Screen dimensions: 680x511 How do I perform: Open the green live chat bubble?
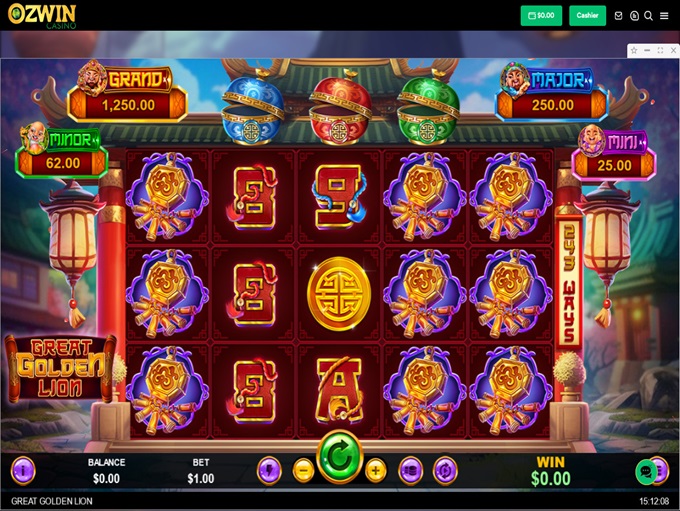[646, 470]
